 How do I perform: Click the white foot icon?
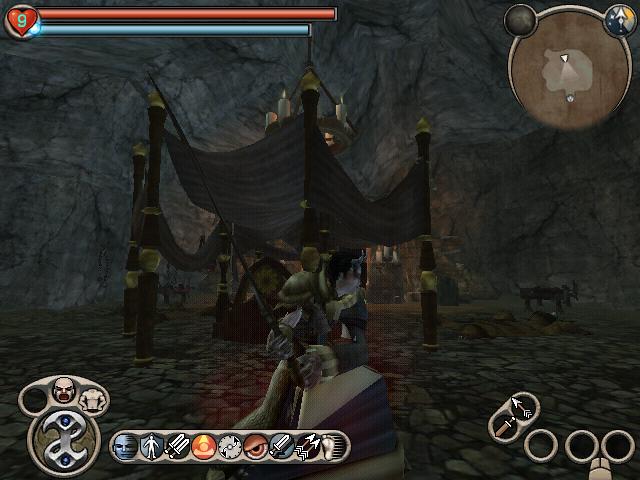pyautogui.click(x=331, y=446)
